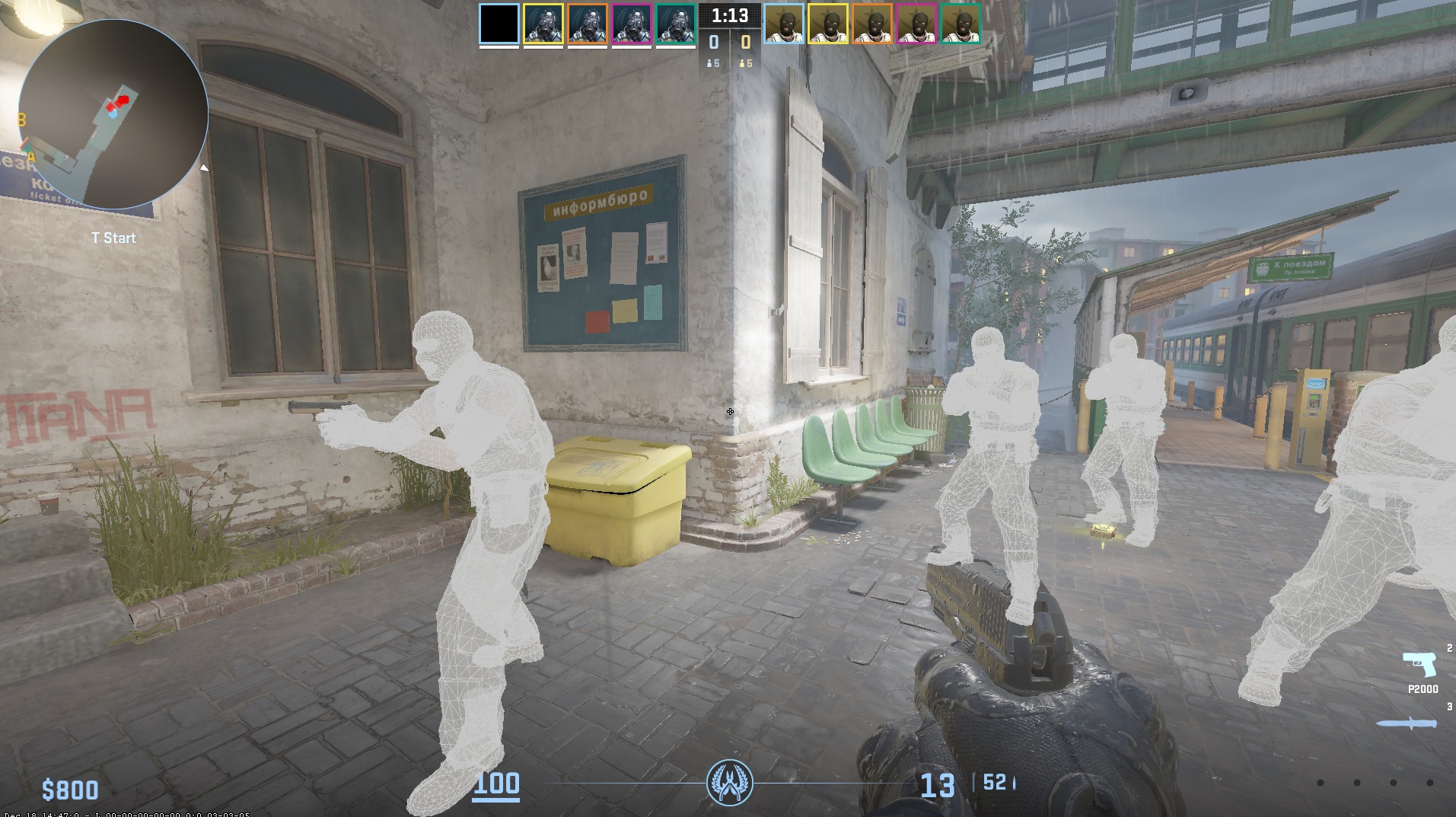Click the blue-bordered CT avatar with empty portrait

point(499,24)
